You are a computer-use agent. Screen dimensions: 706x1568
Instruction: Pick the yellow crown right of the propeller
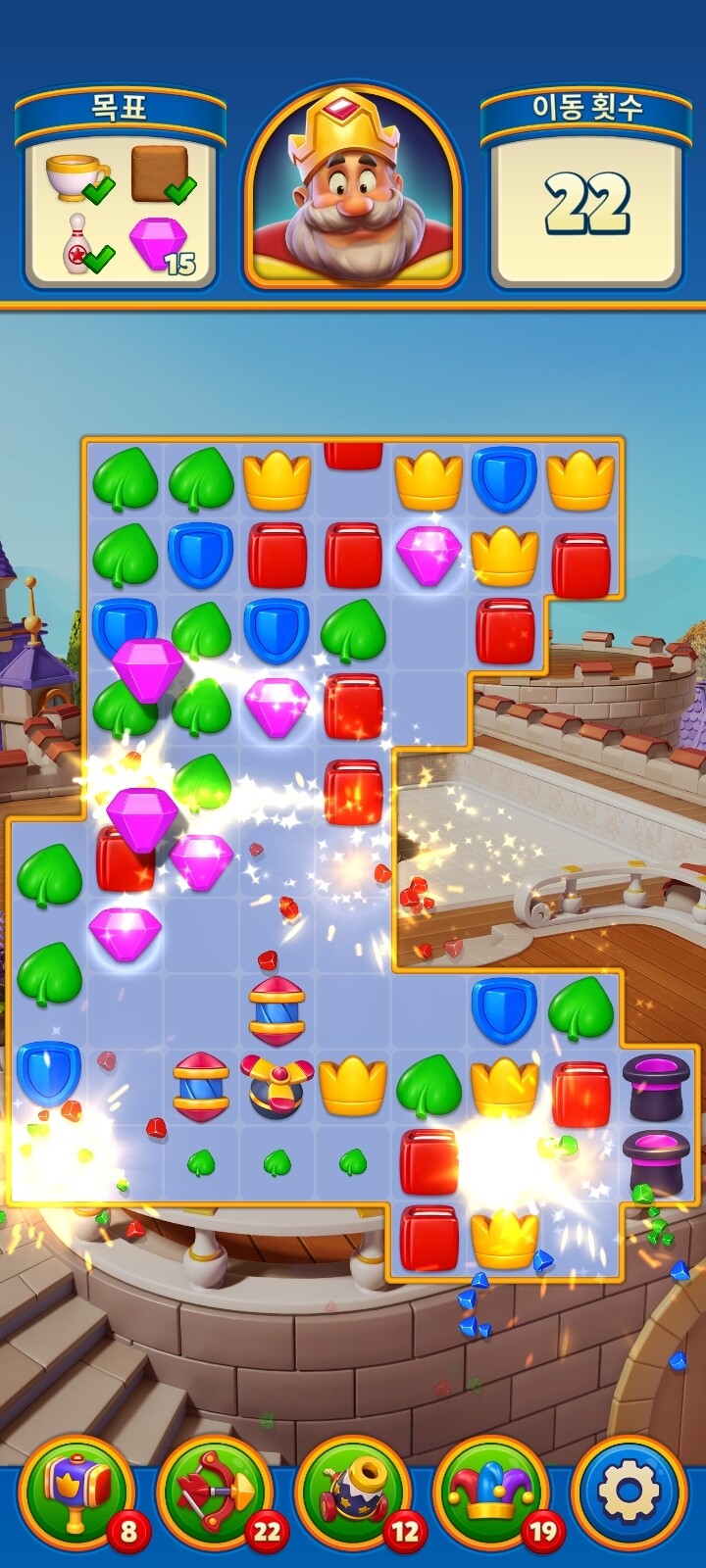tap(352, 1086)
